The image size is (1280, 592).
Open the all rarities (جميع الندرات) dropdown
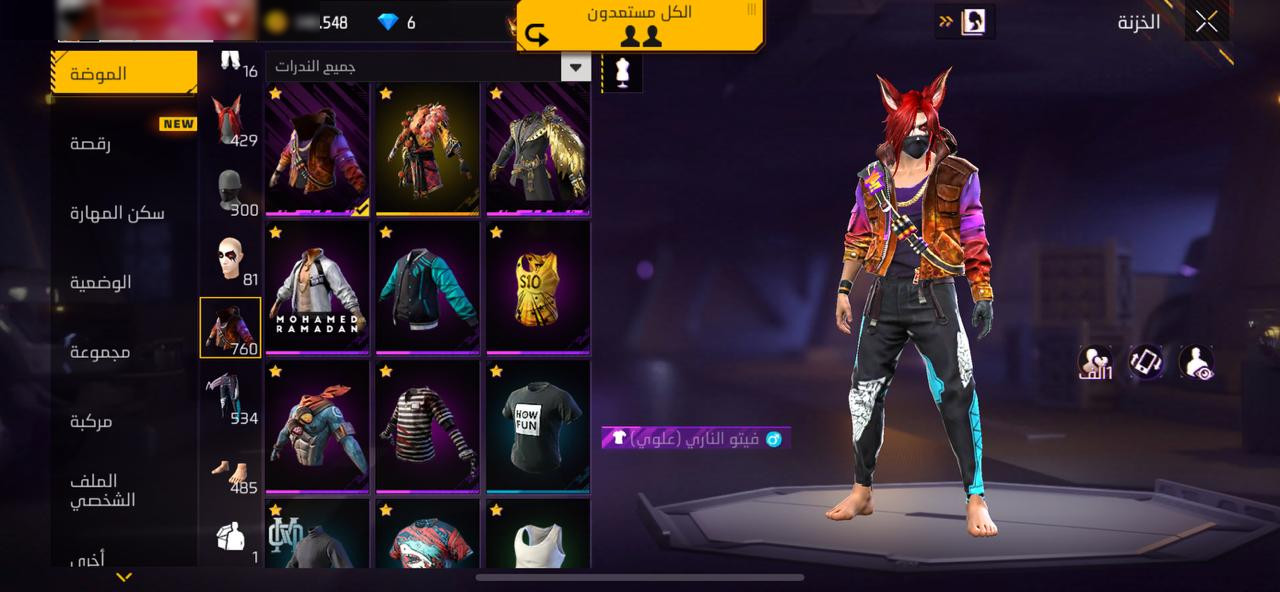click(428, 67)
